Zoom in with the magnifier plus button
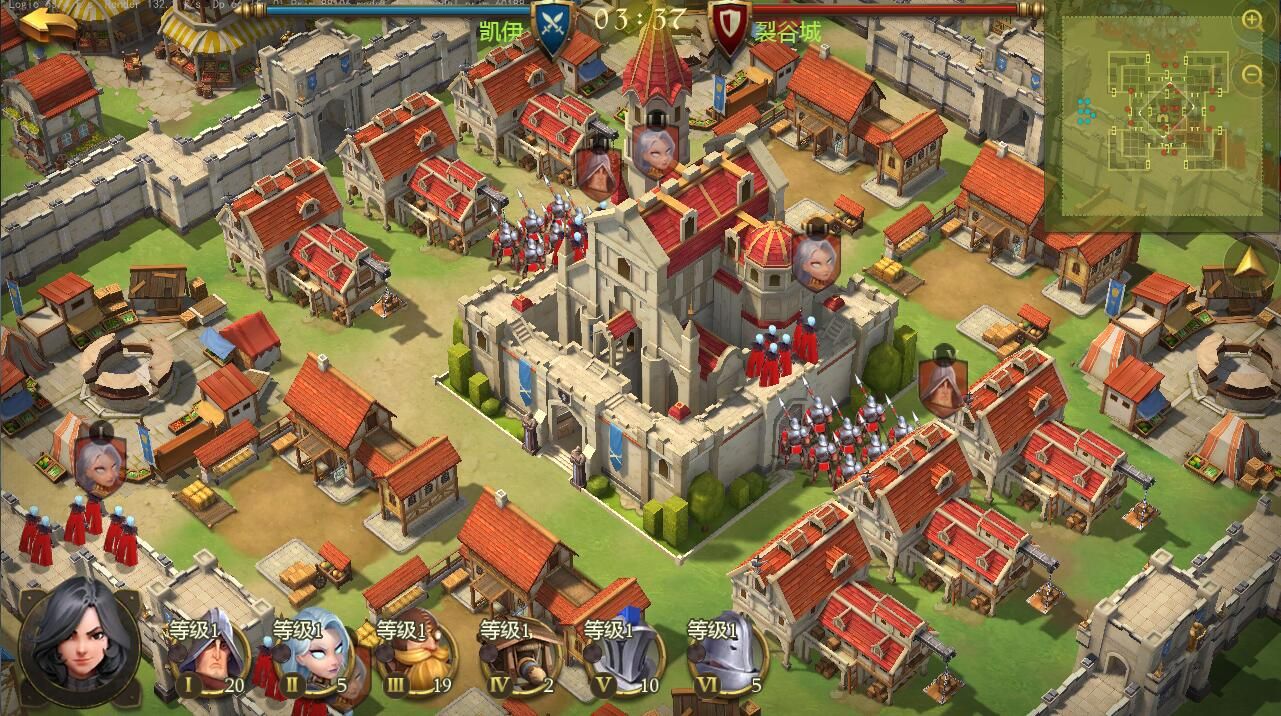 click(1252, 19)
